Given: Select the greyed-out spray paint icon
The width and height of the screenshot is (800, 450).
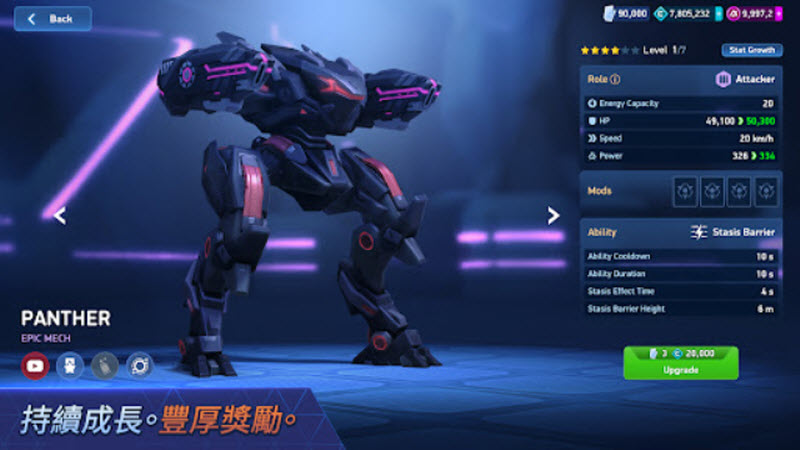Looking at the screenshot, I should (x=104, y=366).
